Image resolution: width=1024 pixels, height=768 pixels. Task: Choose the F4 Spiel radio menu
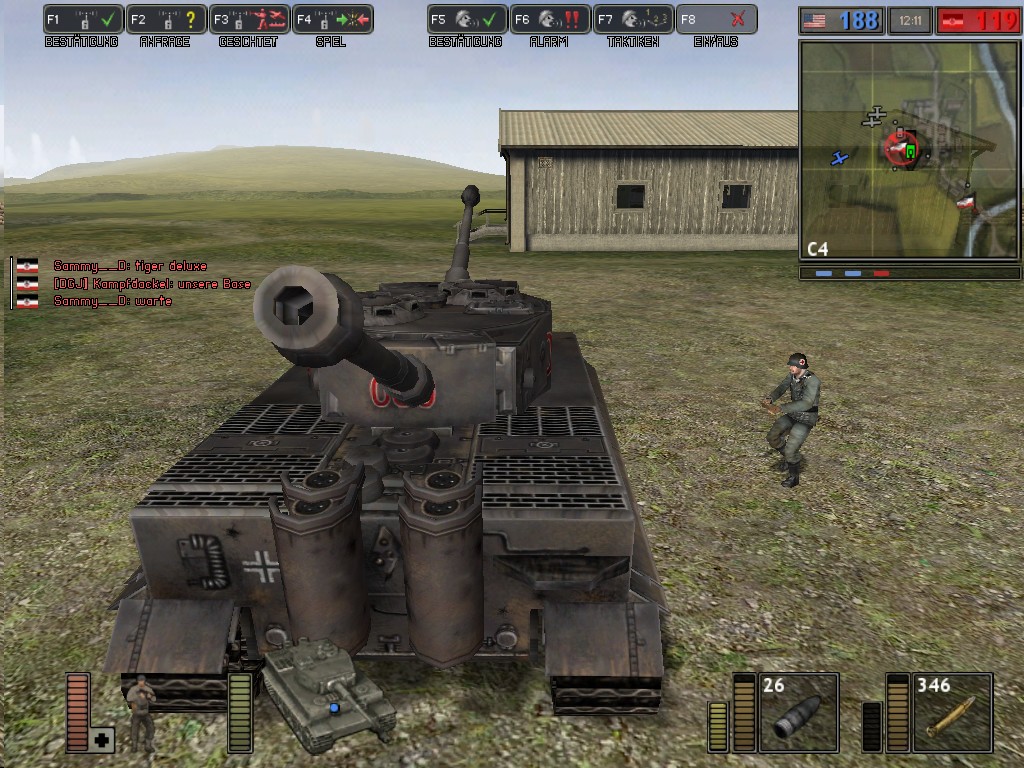pyautogui.click(x=333, y=19)
